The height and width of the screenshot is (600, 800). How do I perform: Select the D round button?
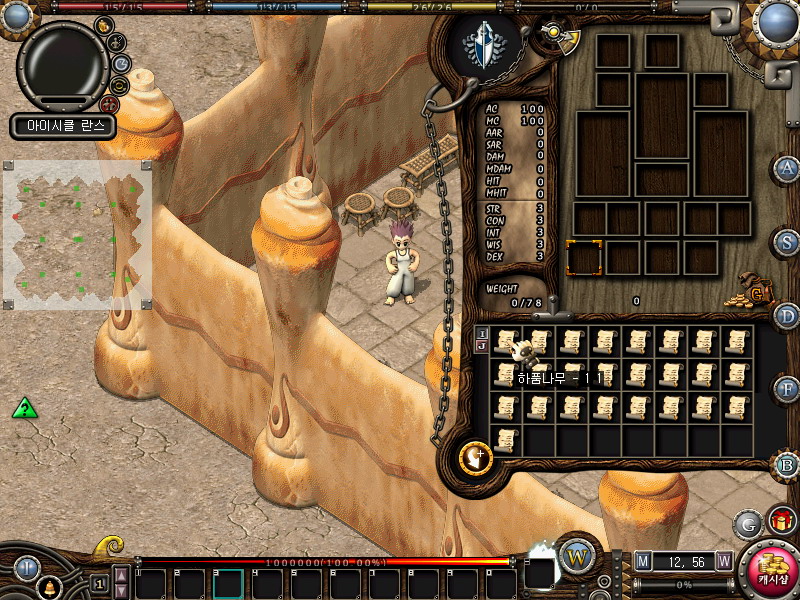point(788,315)
